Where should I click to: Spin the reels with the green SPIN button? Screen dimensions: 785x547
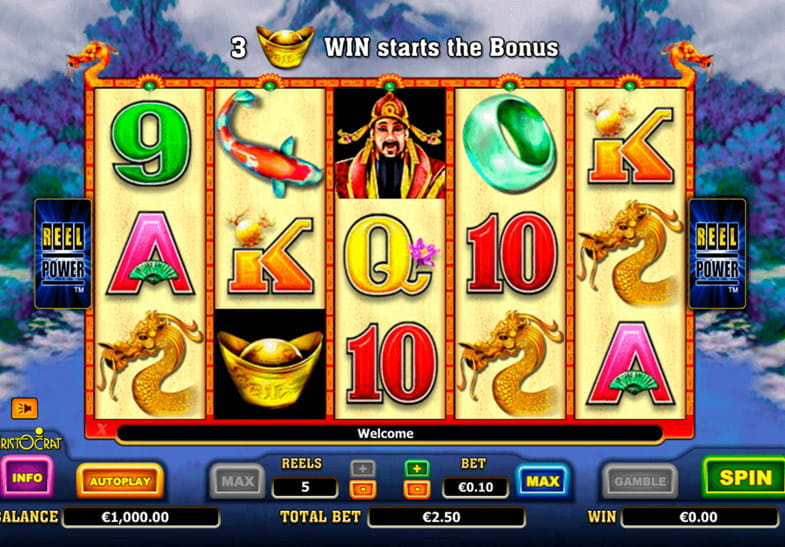pyautogui.click(x=745, y=478)
